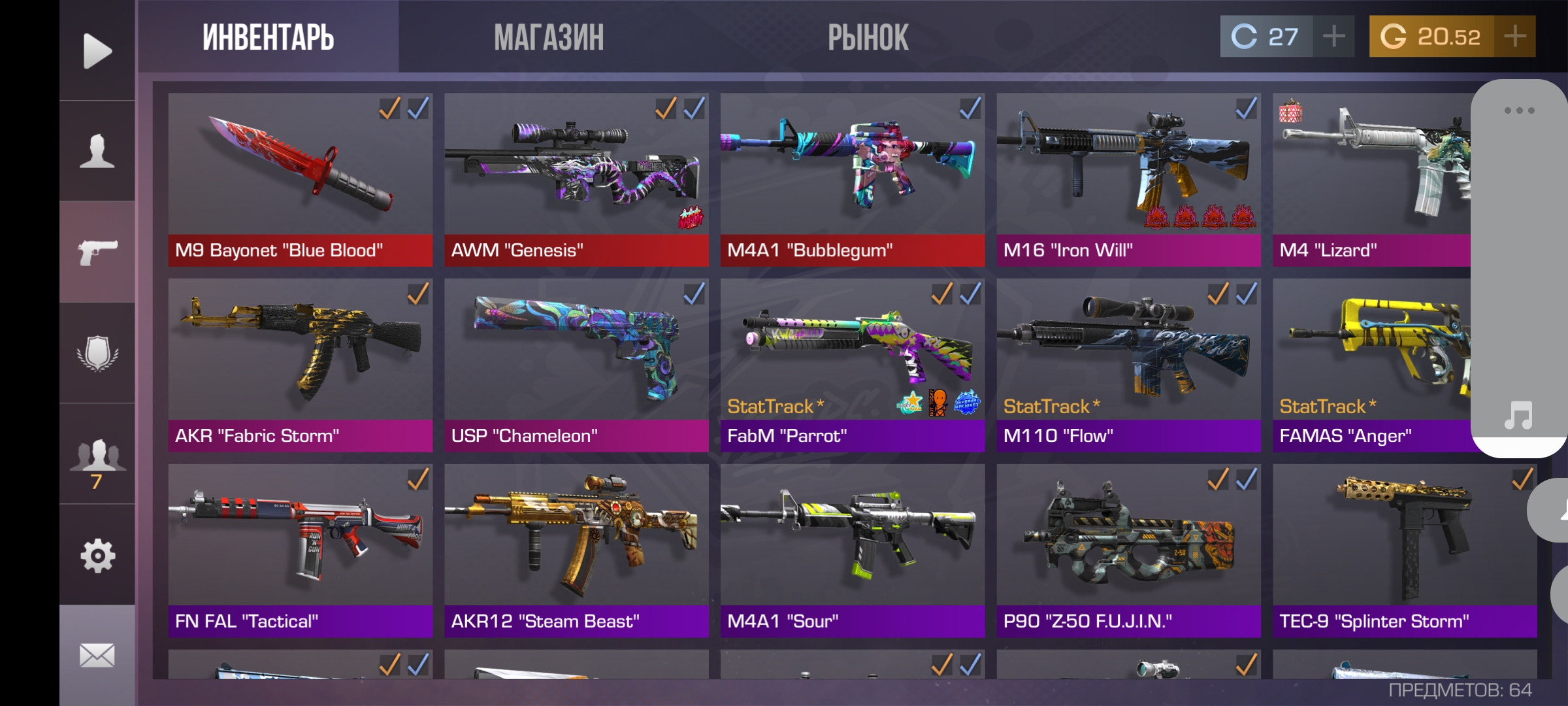Open the player profile icon
Viewport: 1568px width, 706px height.
(x=97, y=151)
